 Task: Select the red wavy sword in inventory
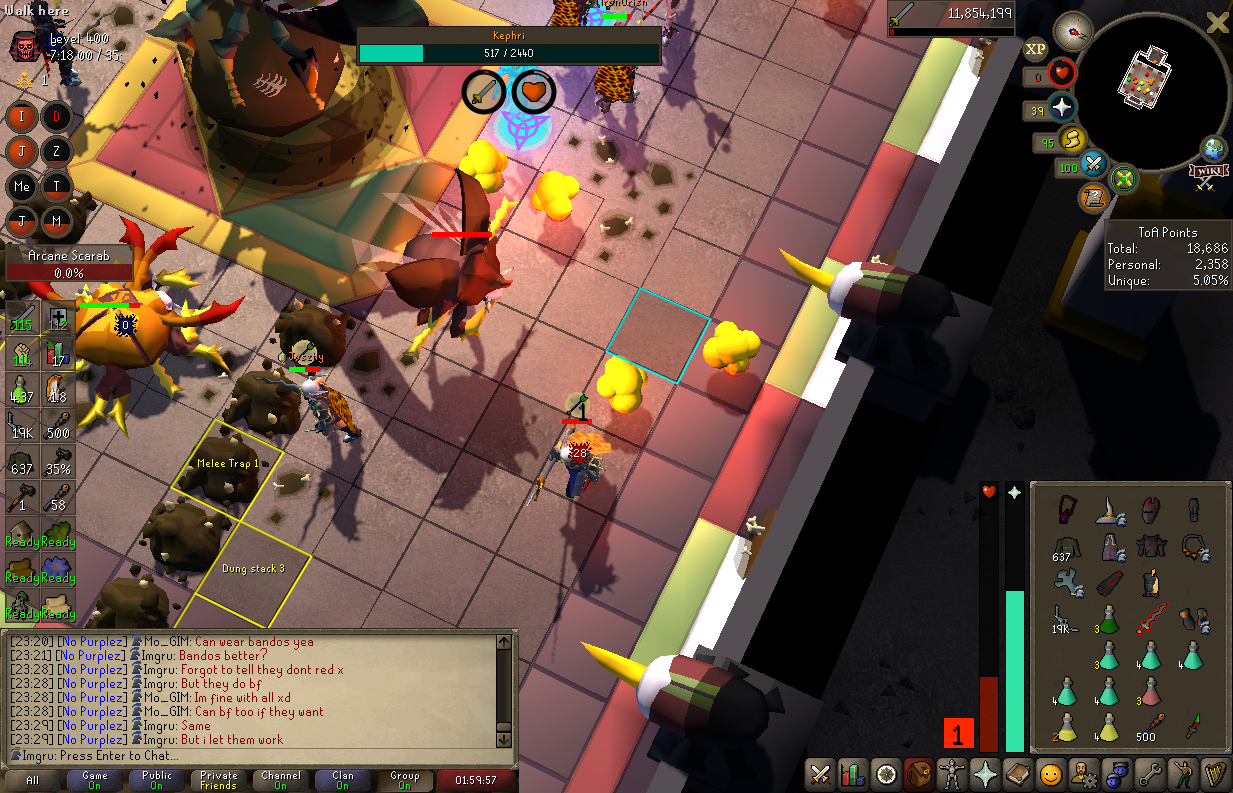pyautogui.click(x=1150, y=620)
